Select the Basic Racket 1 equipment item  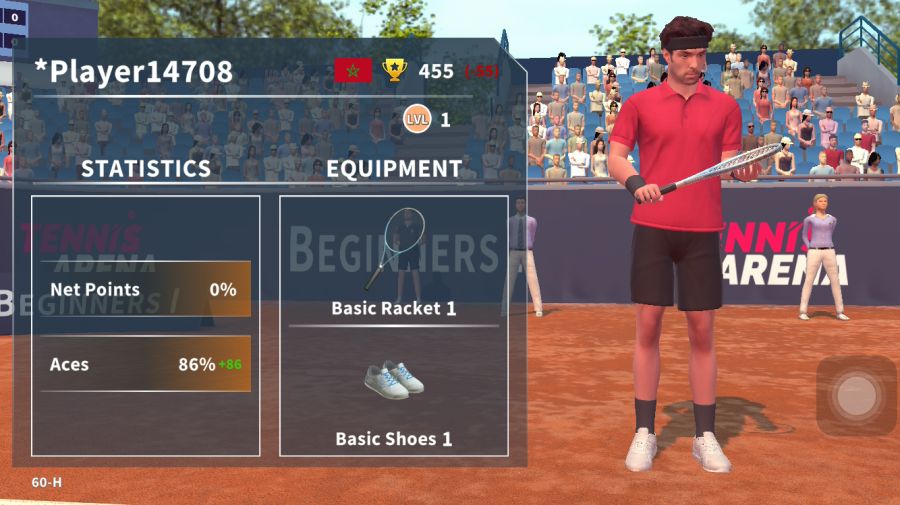[393, 260]
